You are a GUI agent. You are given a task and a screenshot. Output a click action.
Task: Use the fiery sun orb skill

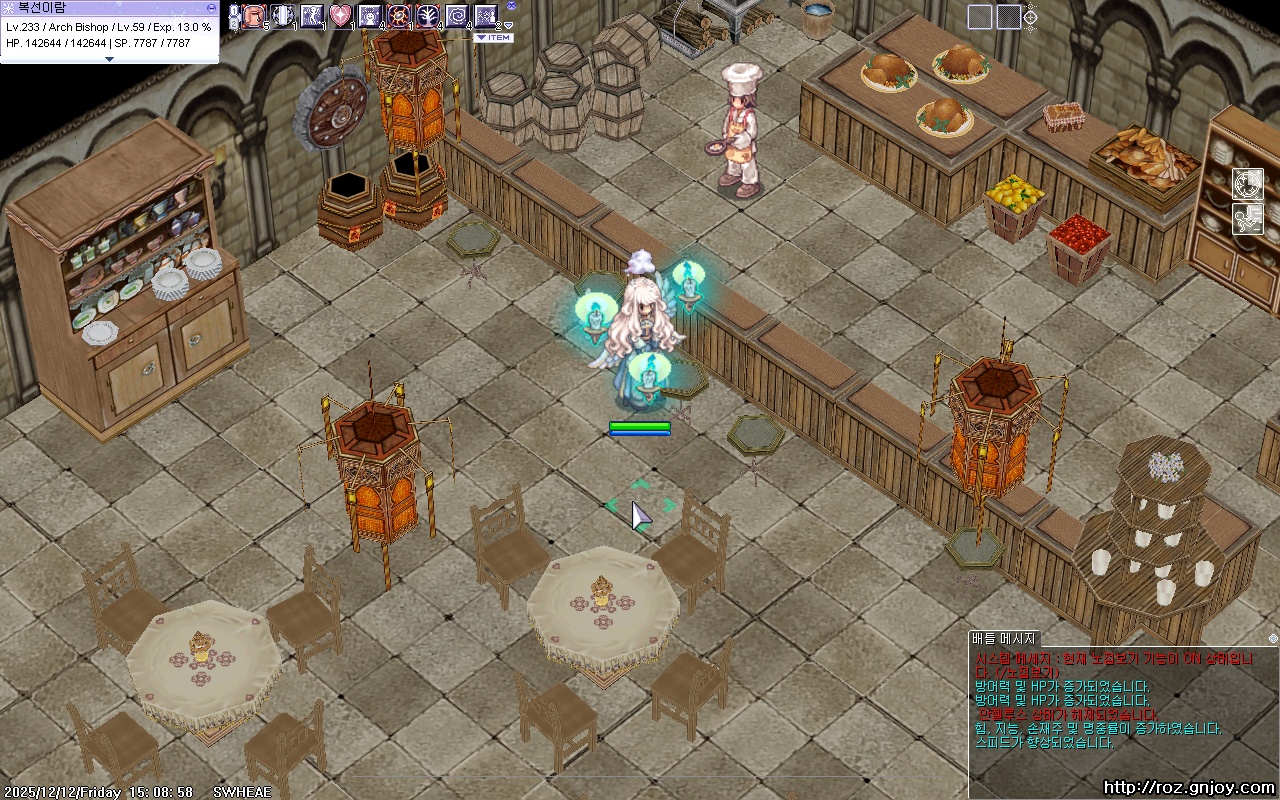(399, 16)
